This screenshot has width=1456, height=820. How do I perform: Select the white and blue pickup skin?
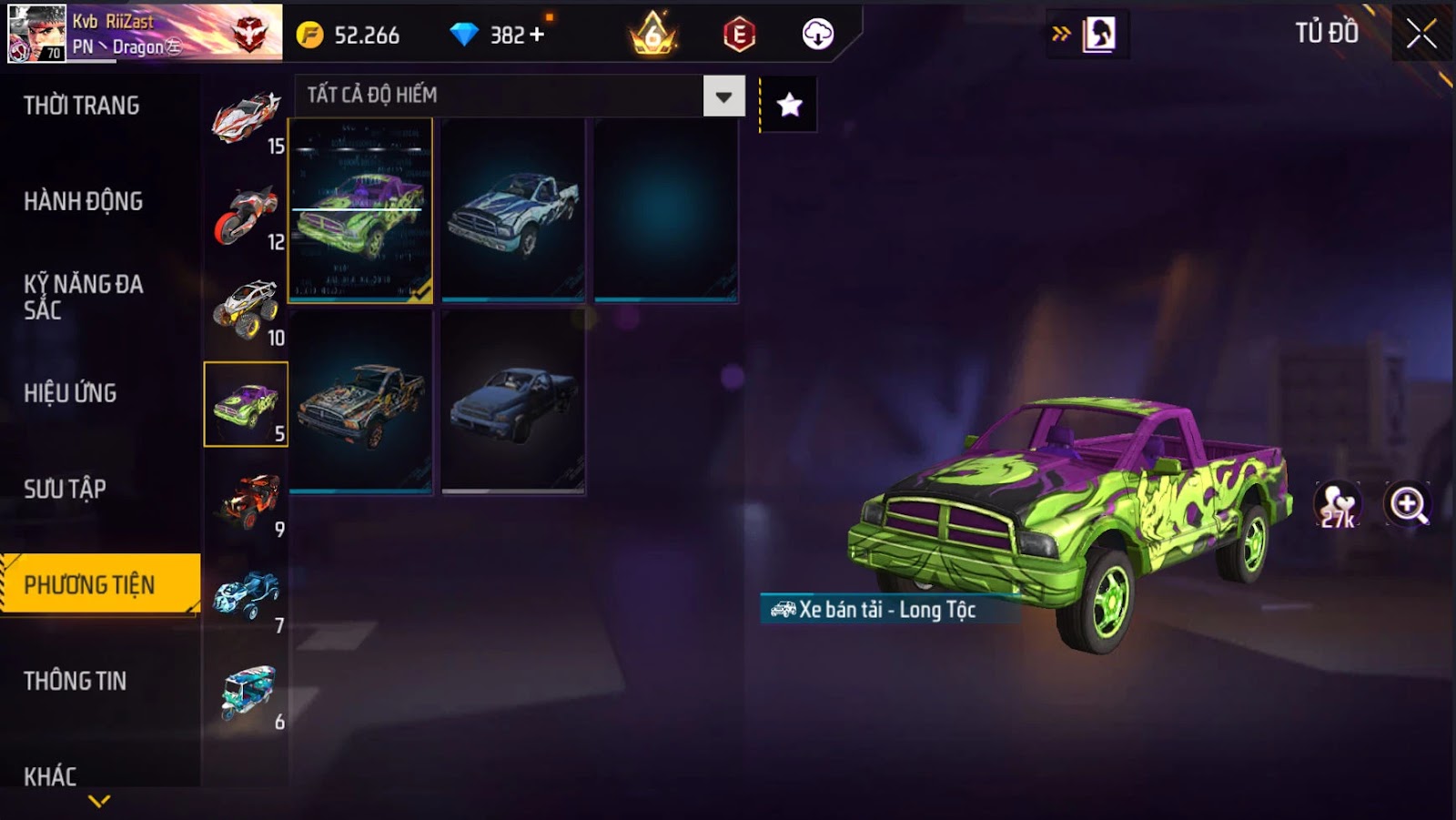[x=513, y=210]
